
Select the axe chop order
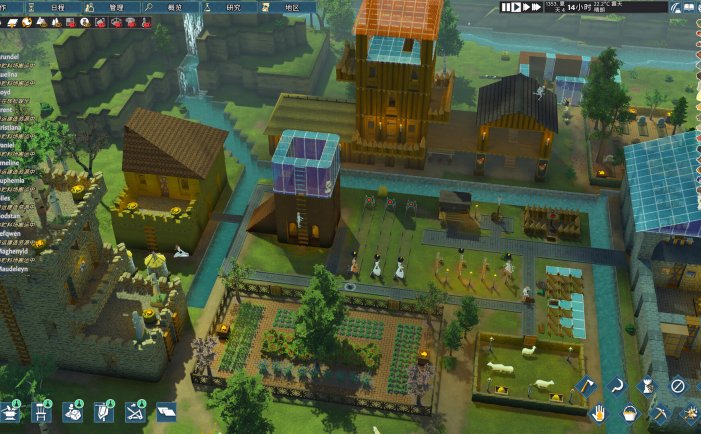tap(586, 385)
